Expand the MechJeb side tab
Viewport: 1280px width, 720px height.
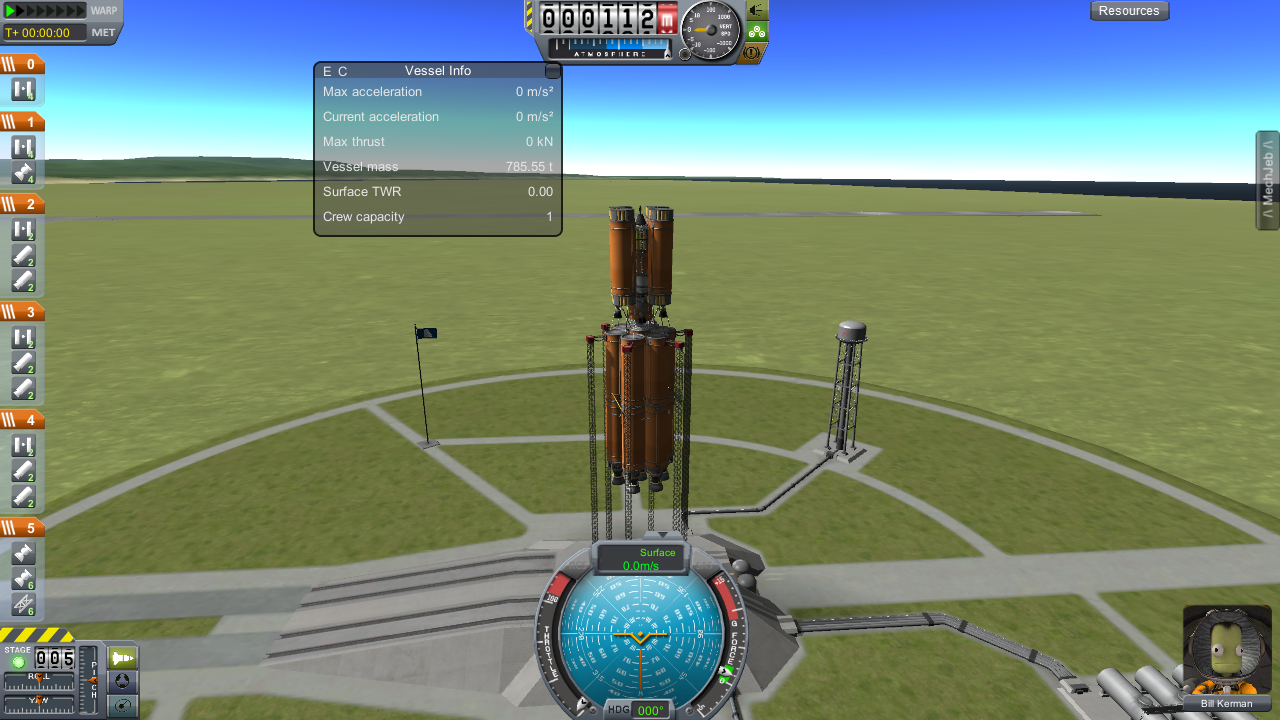pos(1267,180)
